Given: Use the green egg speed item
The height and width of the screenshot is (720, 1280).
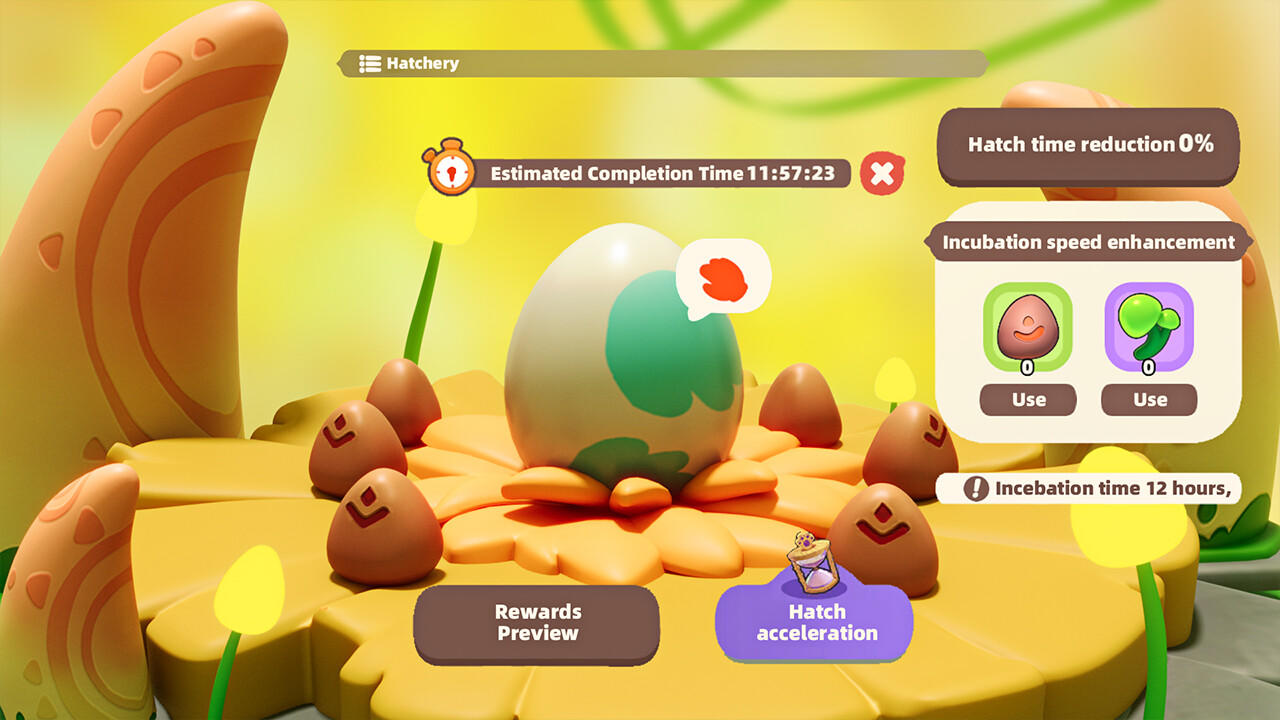Looking at the screenshot, I should pyautogui.click(x=1027, y=399).
